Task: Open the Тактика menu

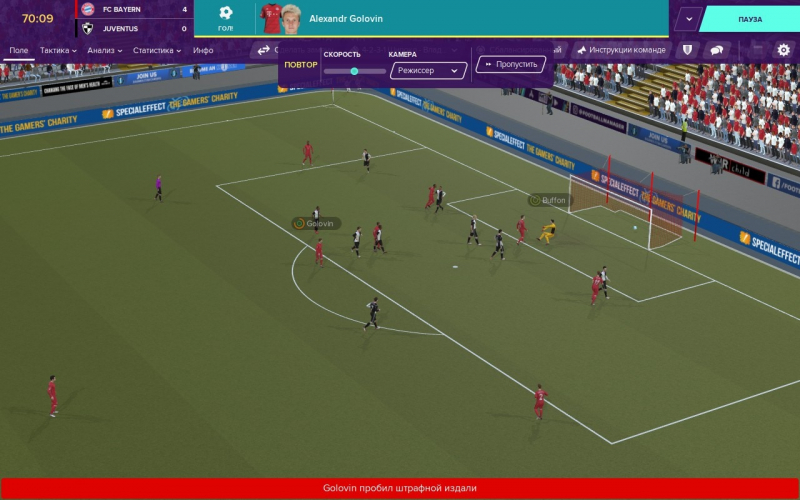Action: click(x=58, y=50)
